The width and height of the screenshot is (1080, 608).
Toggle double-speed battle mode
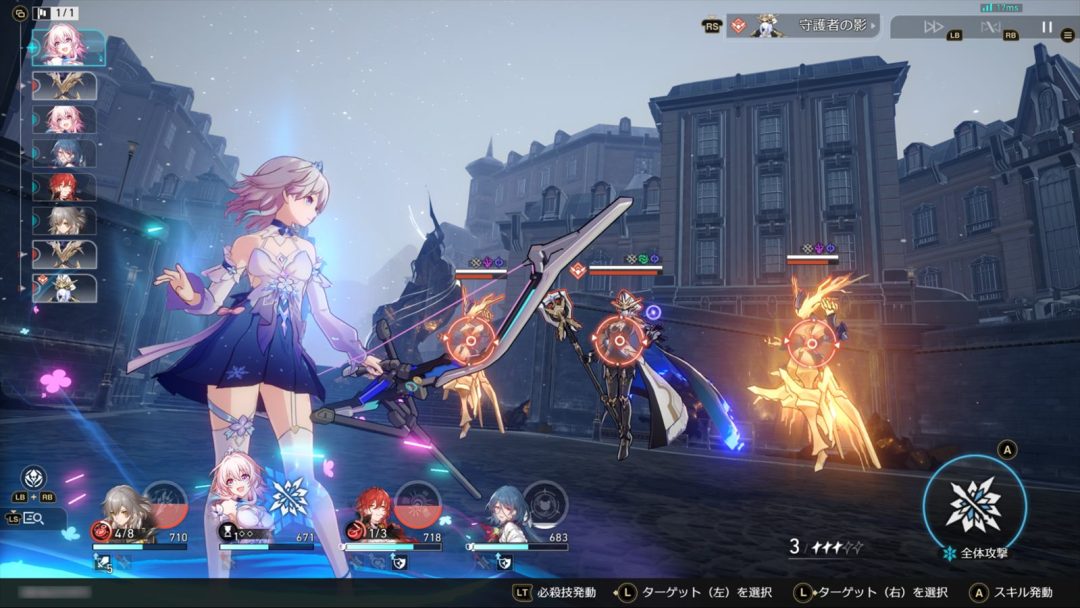933,27
